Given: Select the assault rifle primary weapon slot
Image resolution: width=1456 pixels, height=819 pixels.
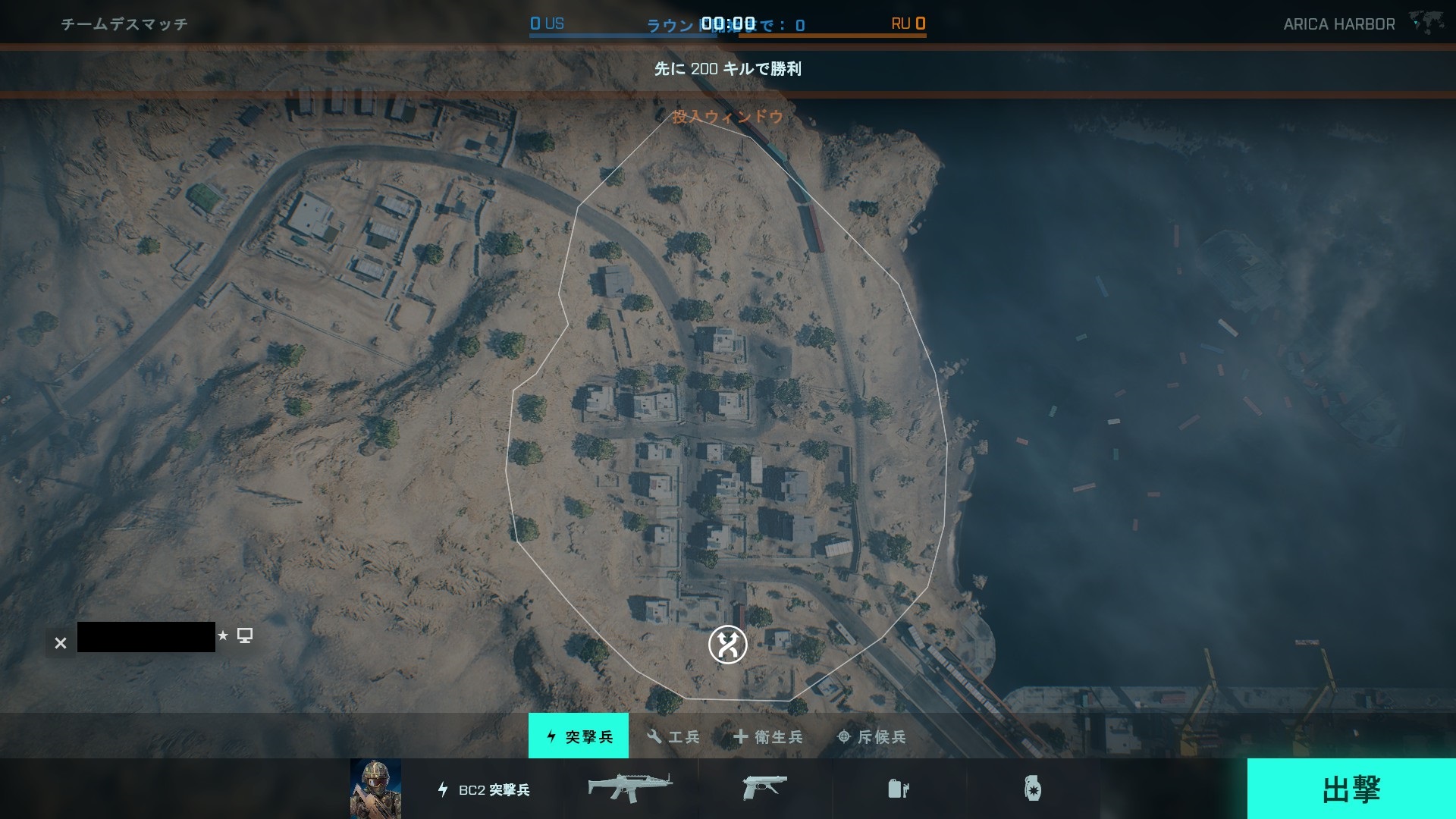Looking at the screenshot, I should tap(630, 789).
